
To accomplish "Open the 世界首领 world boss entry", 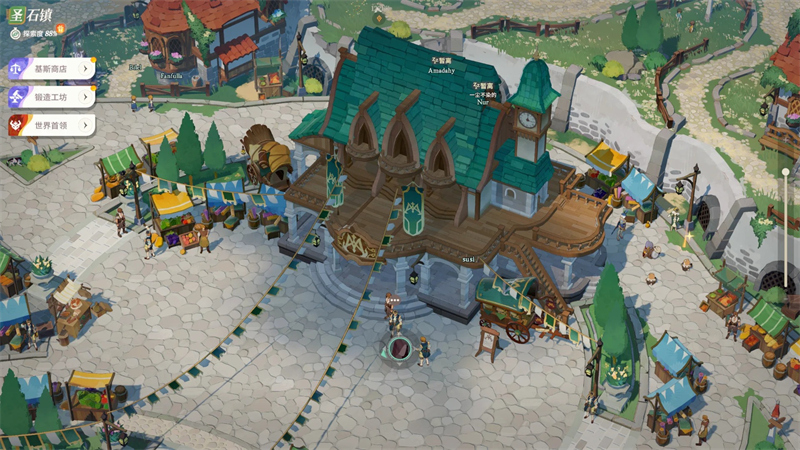I will click(x=50, y=125).
